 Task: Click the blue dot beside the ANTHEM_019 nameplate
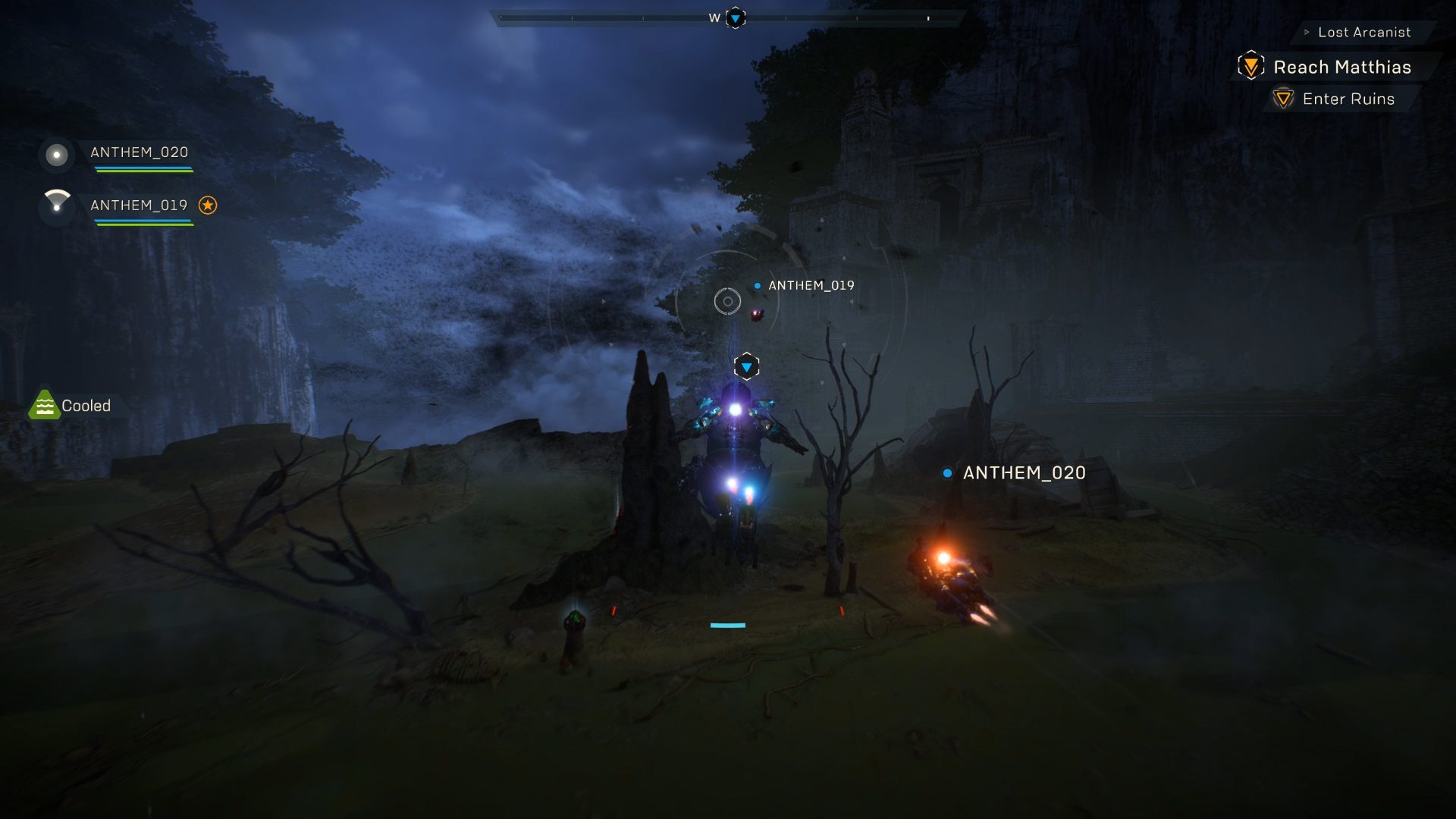pyautogui.click(x=756, y=286)
